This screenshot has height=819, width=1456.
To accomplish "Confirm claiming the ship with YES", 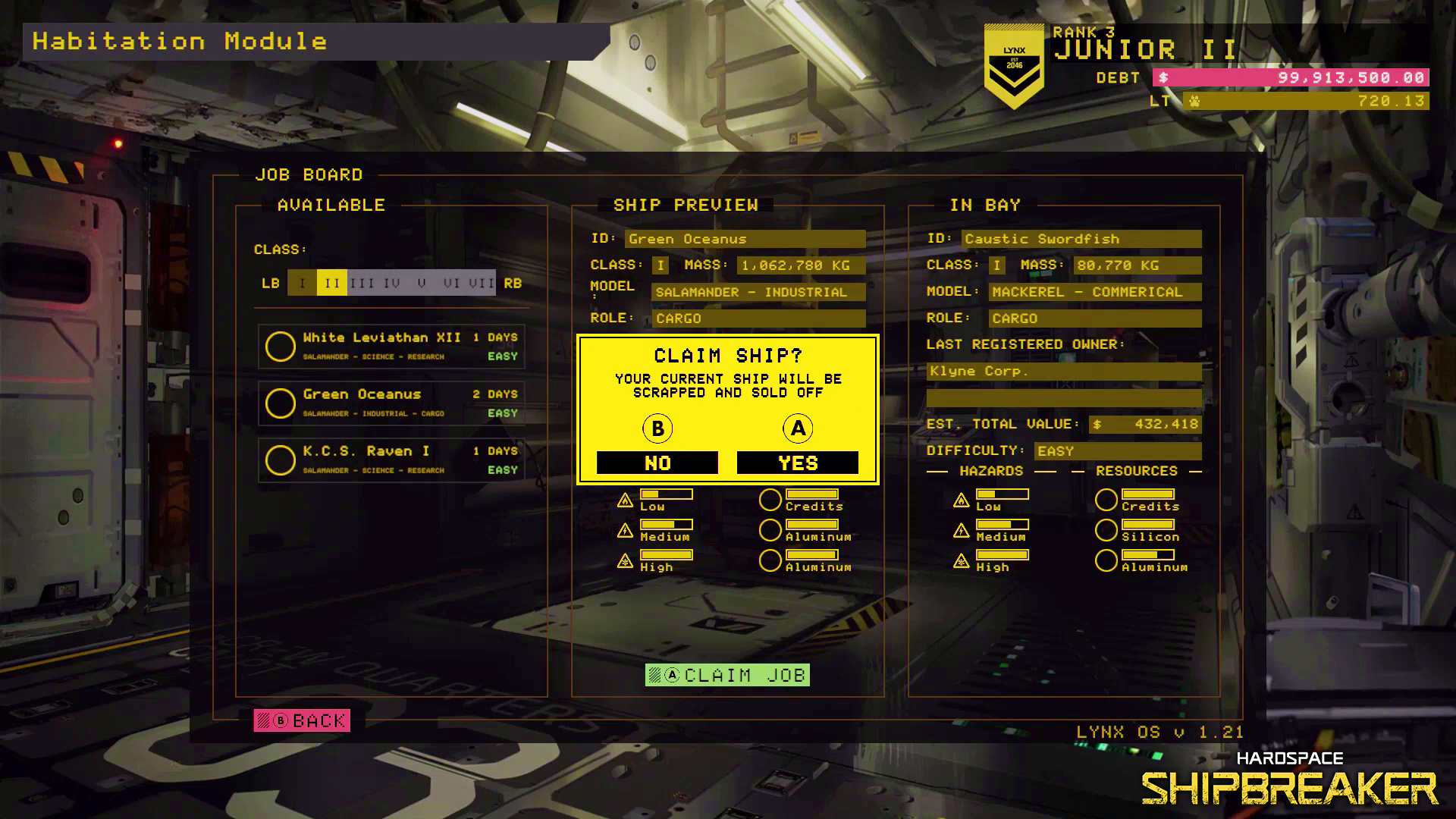I will tap(797, 462).
